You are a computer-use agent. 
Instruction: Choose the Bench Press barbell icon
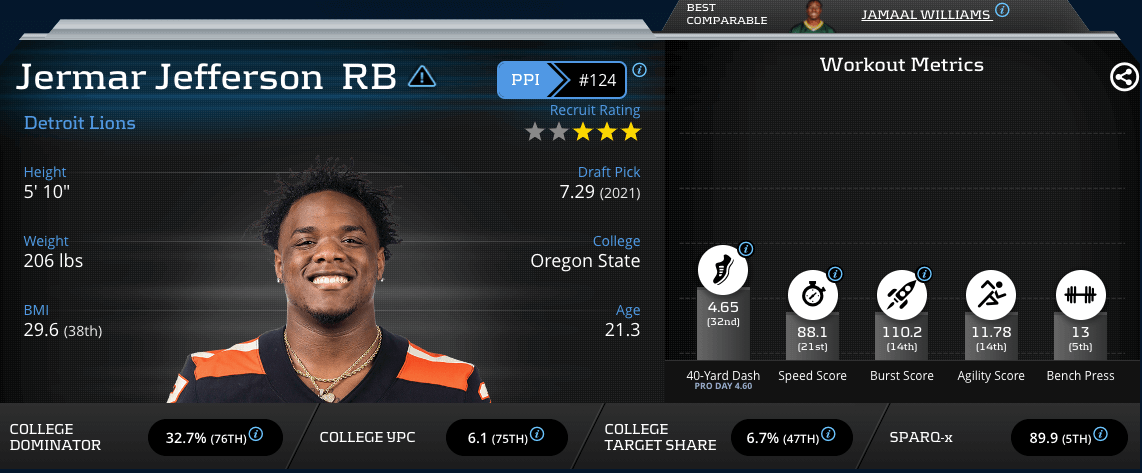coord(1080,294)
